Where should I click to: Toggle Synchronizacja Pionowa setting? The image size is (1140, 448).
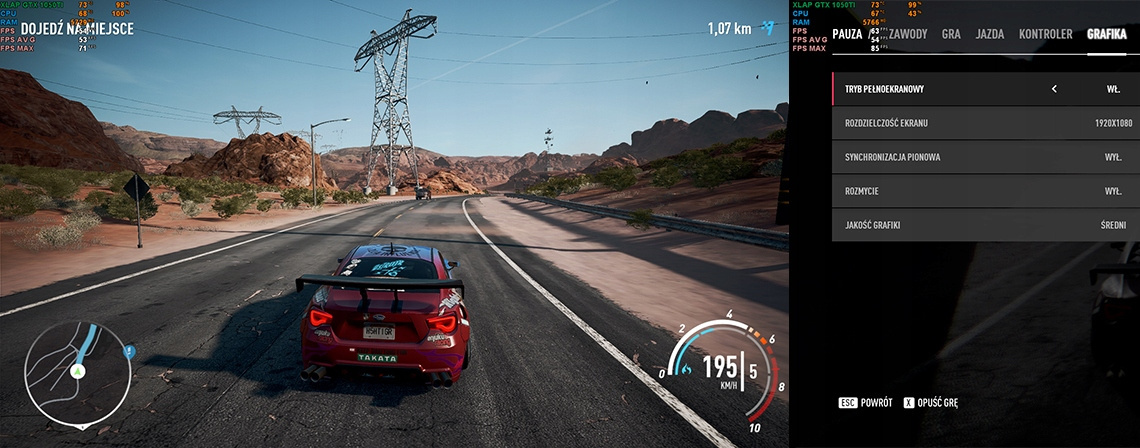[985, 157]
